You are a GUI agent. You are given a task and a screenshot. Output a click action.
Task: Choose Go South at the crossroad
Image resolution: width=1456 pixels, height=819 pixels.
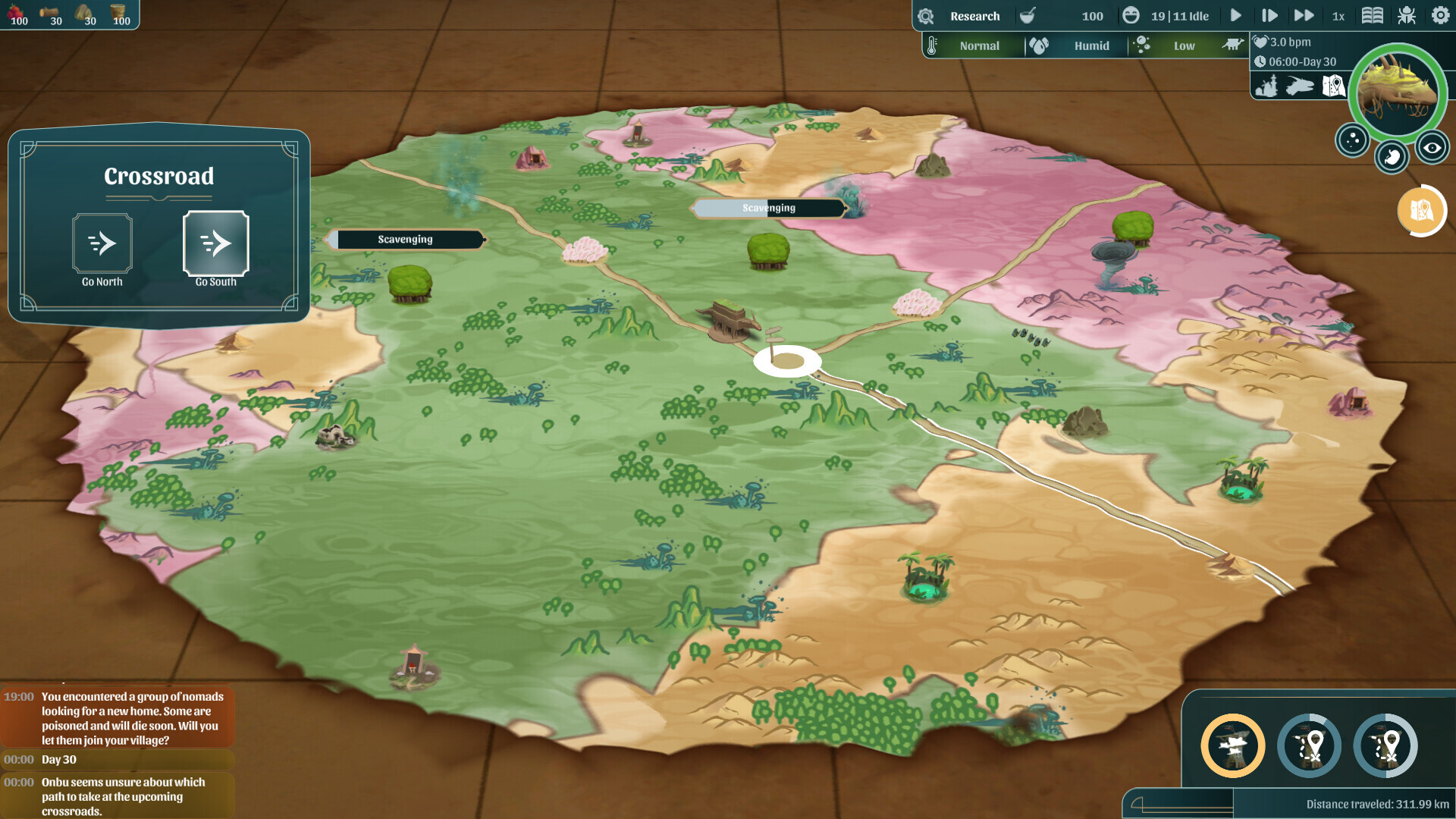(x=216, y=243)
